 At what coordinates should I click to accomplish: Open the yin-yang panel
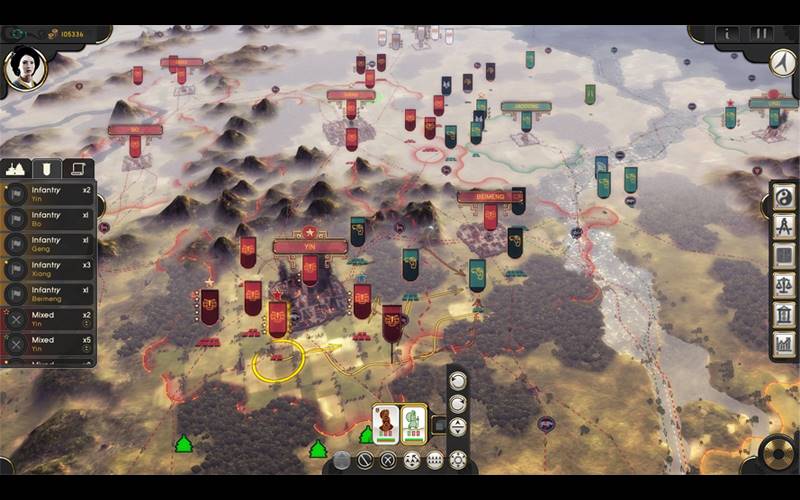pyautogui.click(x=784, y=199)
